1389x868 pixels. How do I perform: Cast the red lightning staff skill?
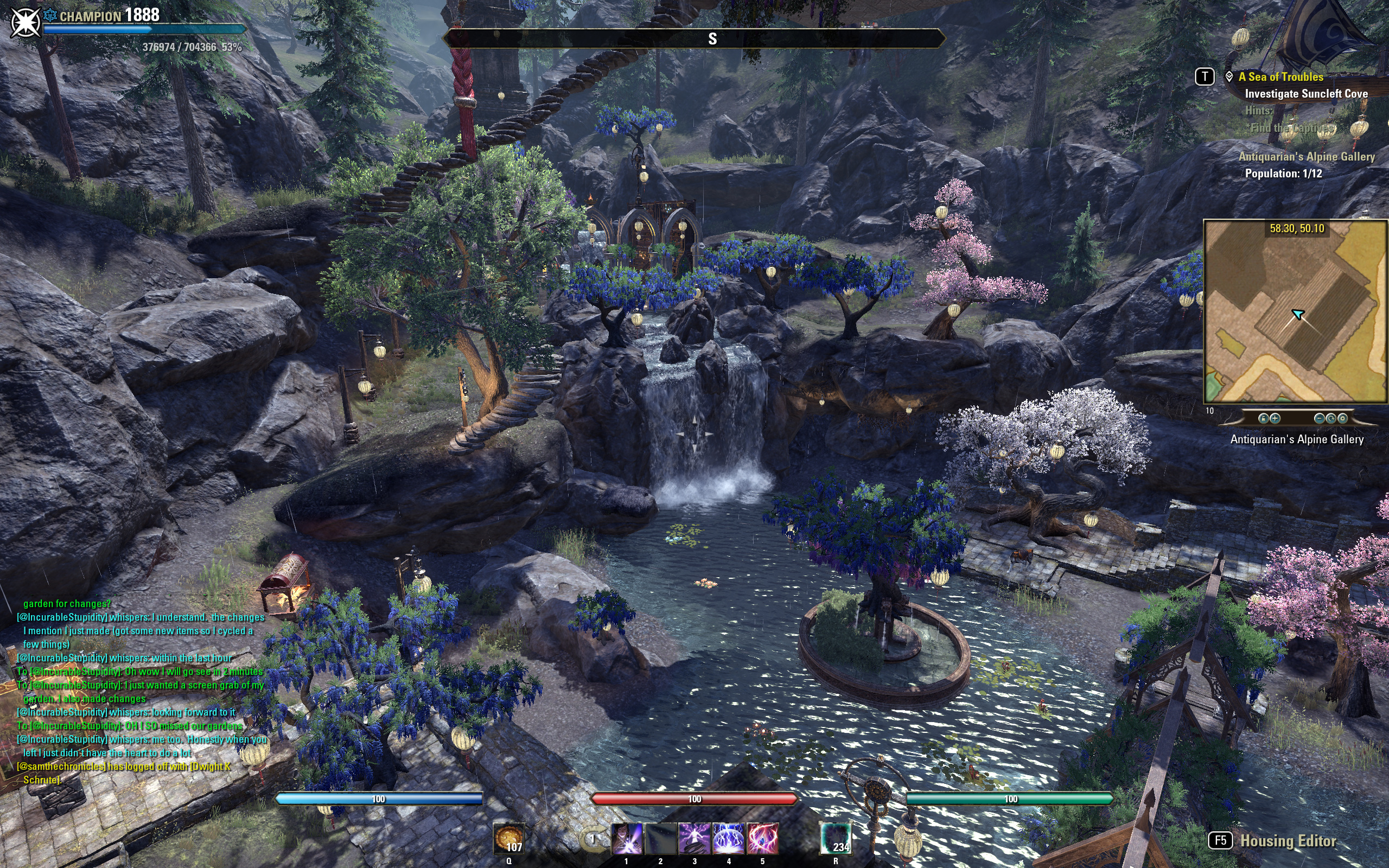[x=762, y=839]
